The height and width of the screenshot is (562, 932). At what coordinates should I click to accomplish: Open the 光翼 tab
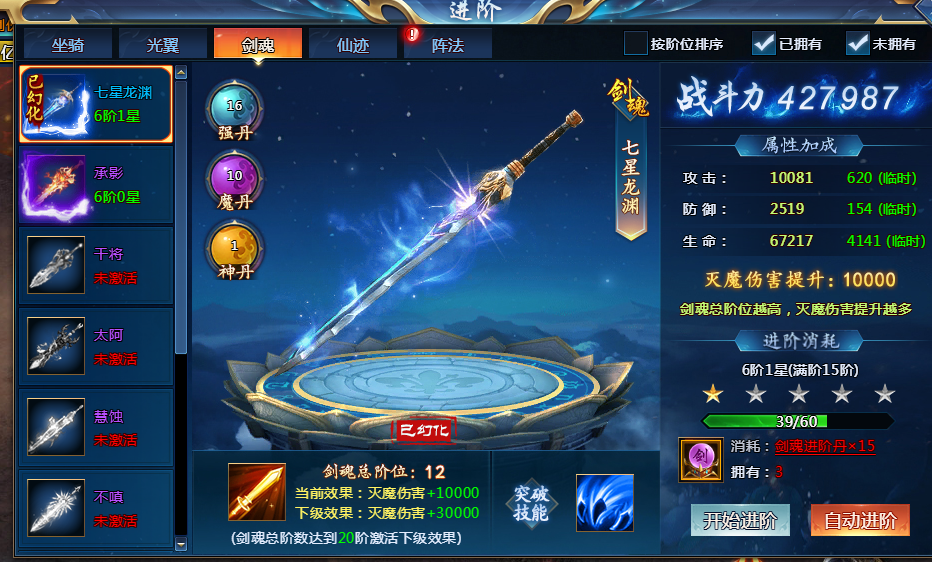[x=162, y=44]
